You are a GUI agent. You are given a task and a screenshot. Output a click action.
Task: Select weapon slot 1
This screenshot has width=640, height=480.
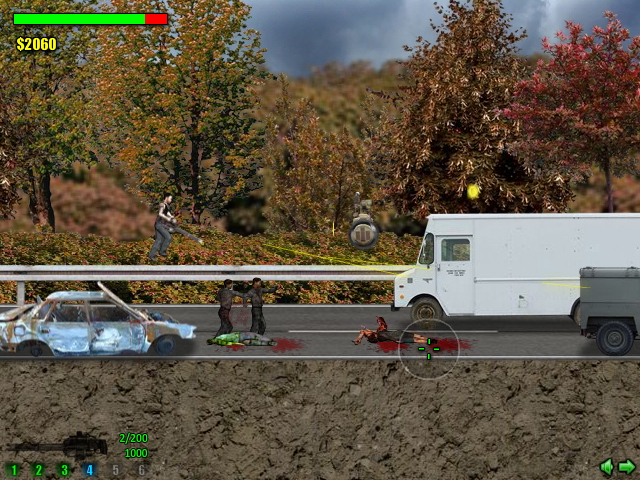(13, 469)
